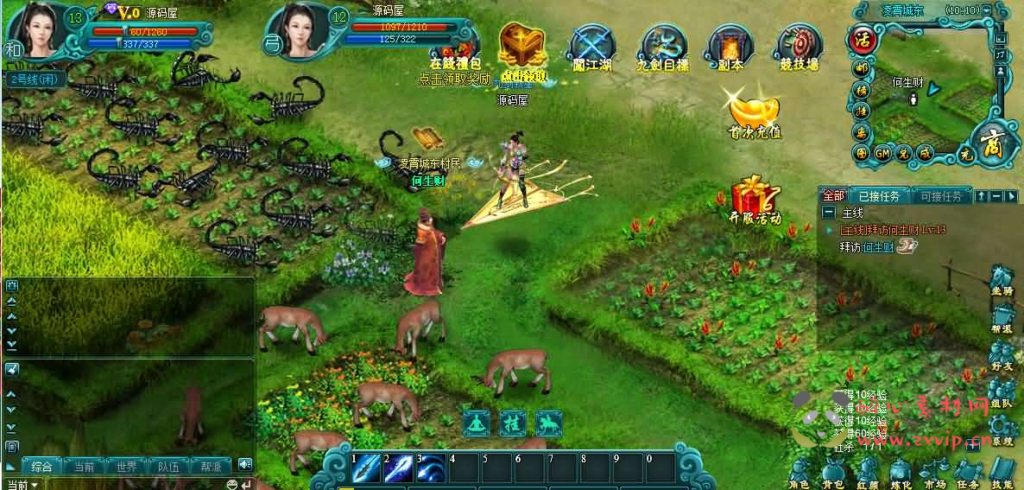
Task: Open the 闯江湖 crossed-swords icon
Action: pyautogui.click(x=590, y=47)
